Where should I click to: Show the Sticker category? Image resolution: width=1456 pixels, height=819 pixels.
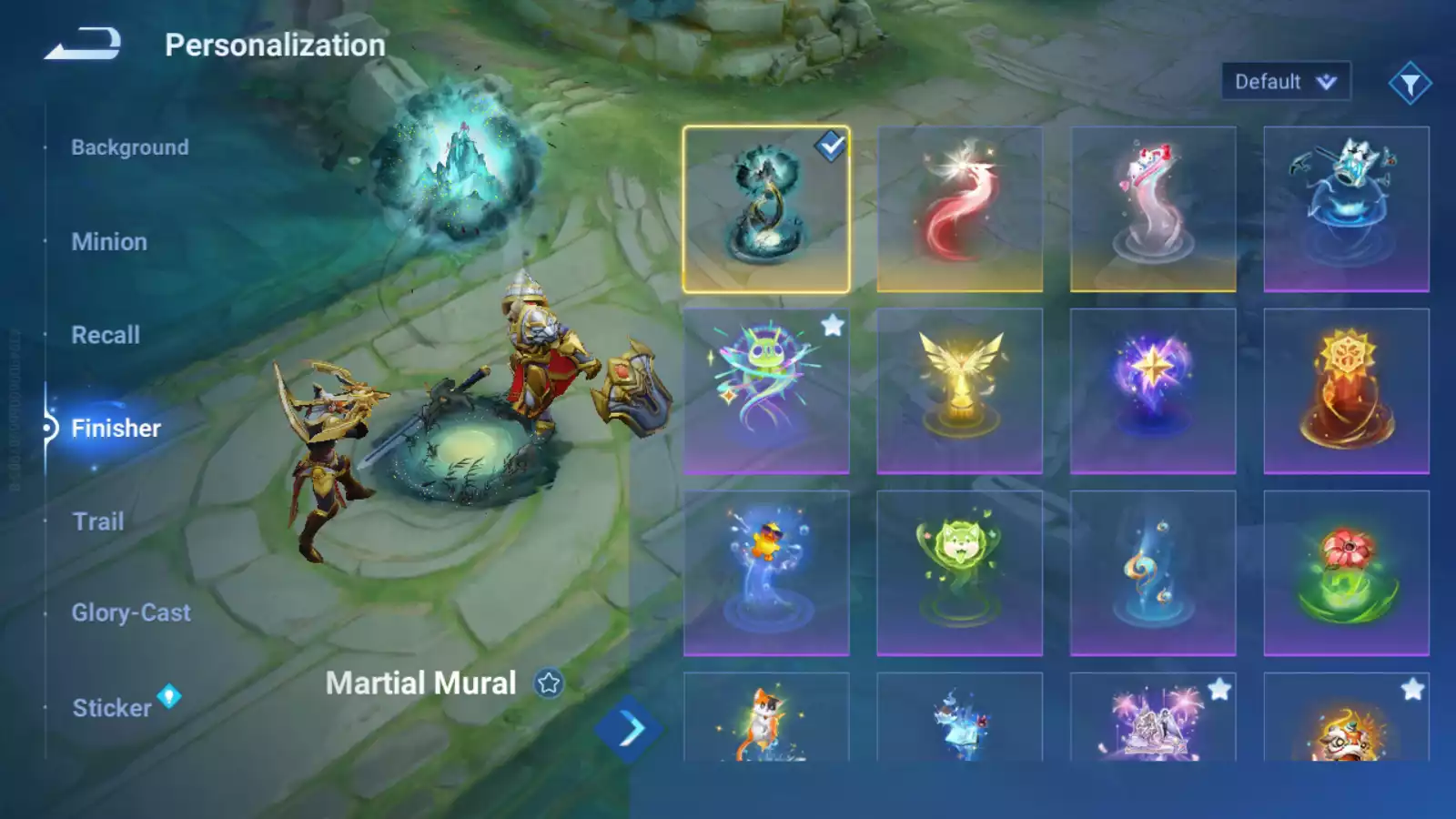click(112, 708)
